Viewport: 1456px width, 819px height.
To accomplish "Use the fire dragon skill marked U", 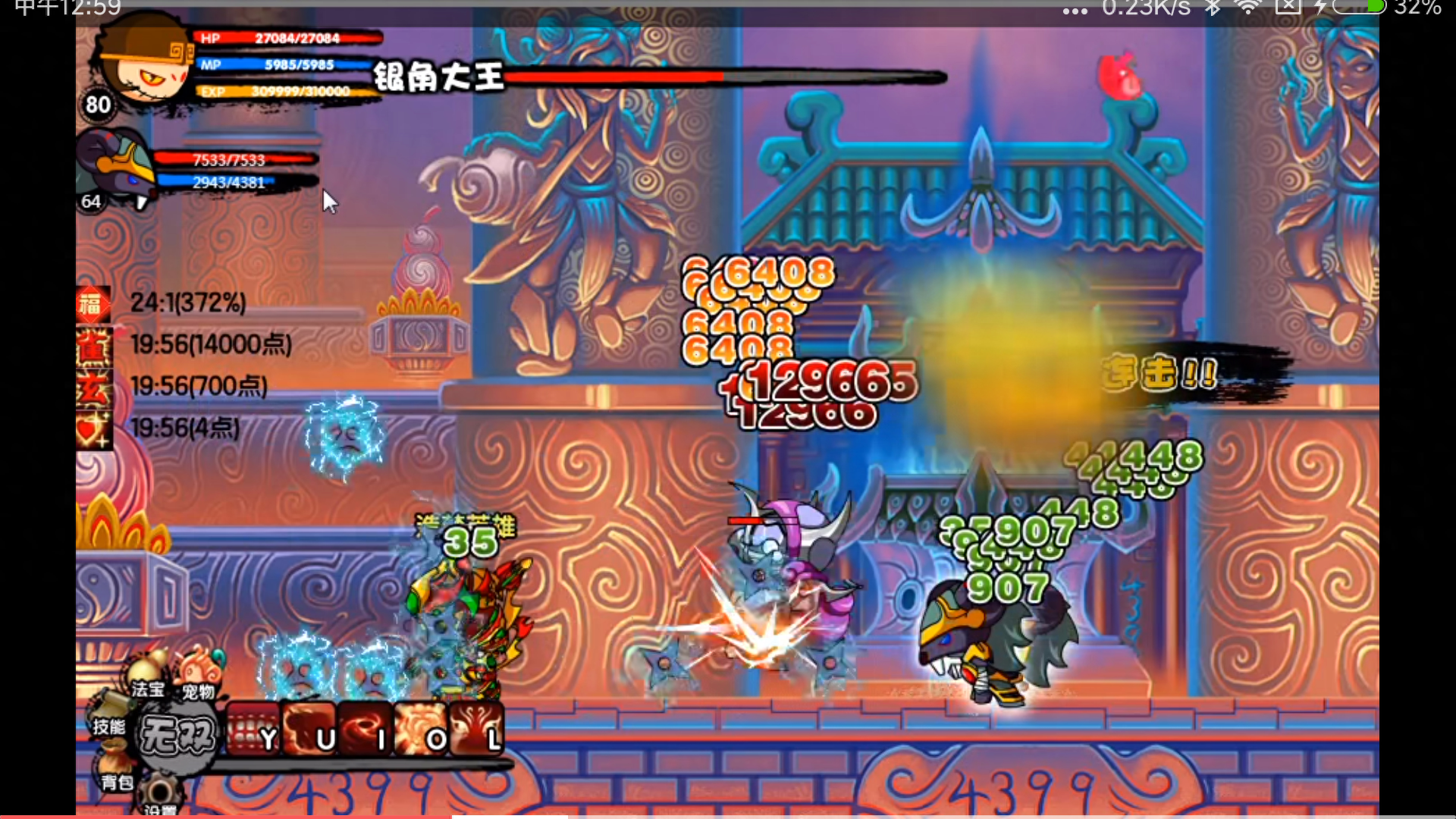I will point(309,730).
